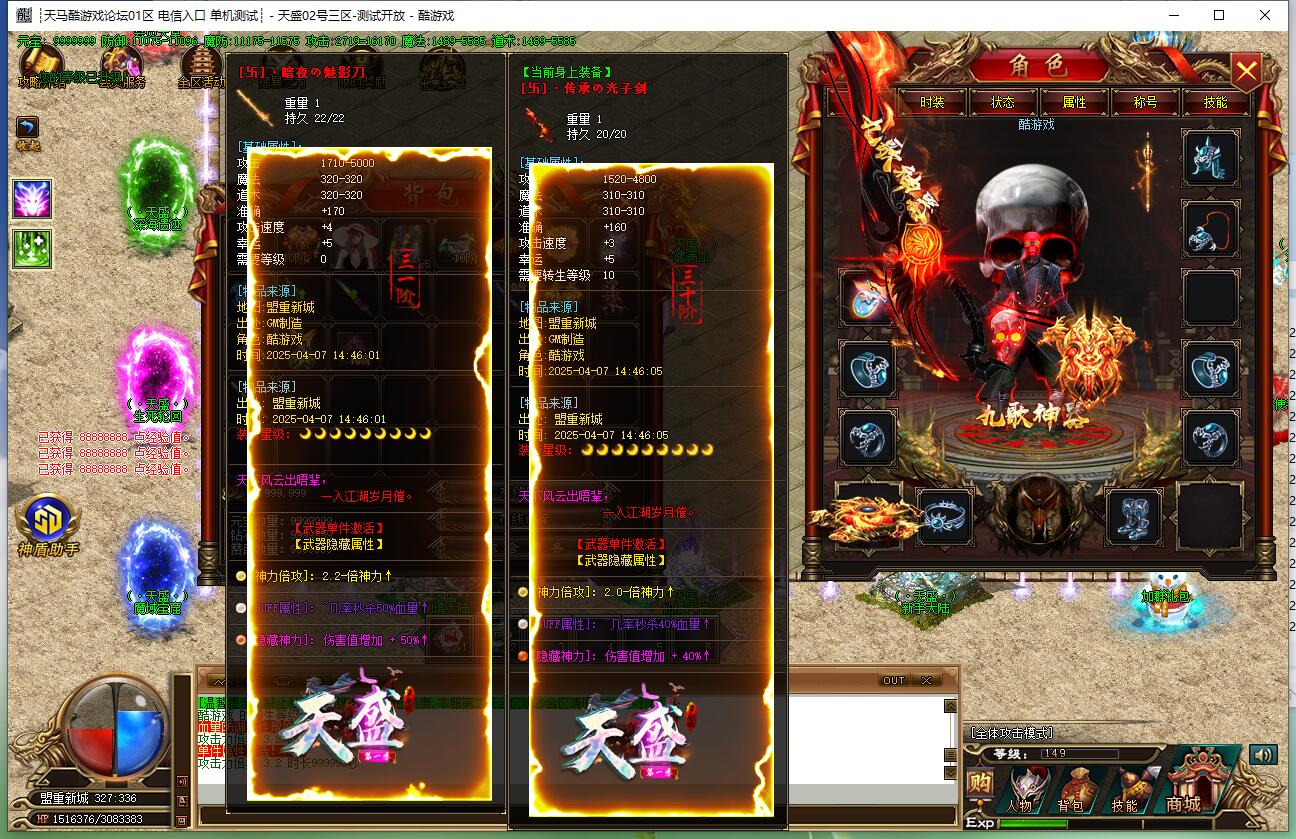Show the 称号 tab
The height and width of the screenshot is (839, 1296).
(1145, 102)
